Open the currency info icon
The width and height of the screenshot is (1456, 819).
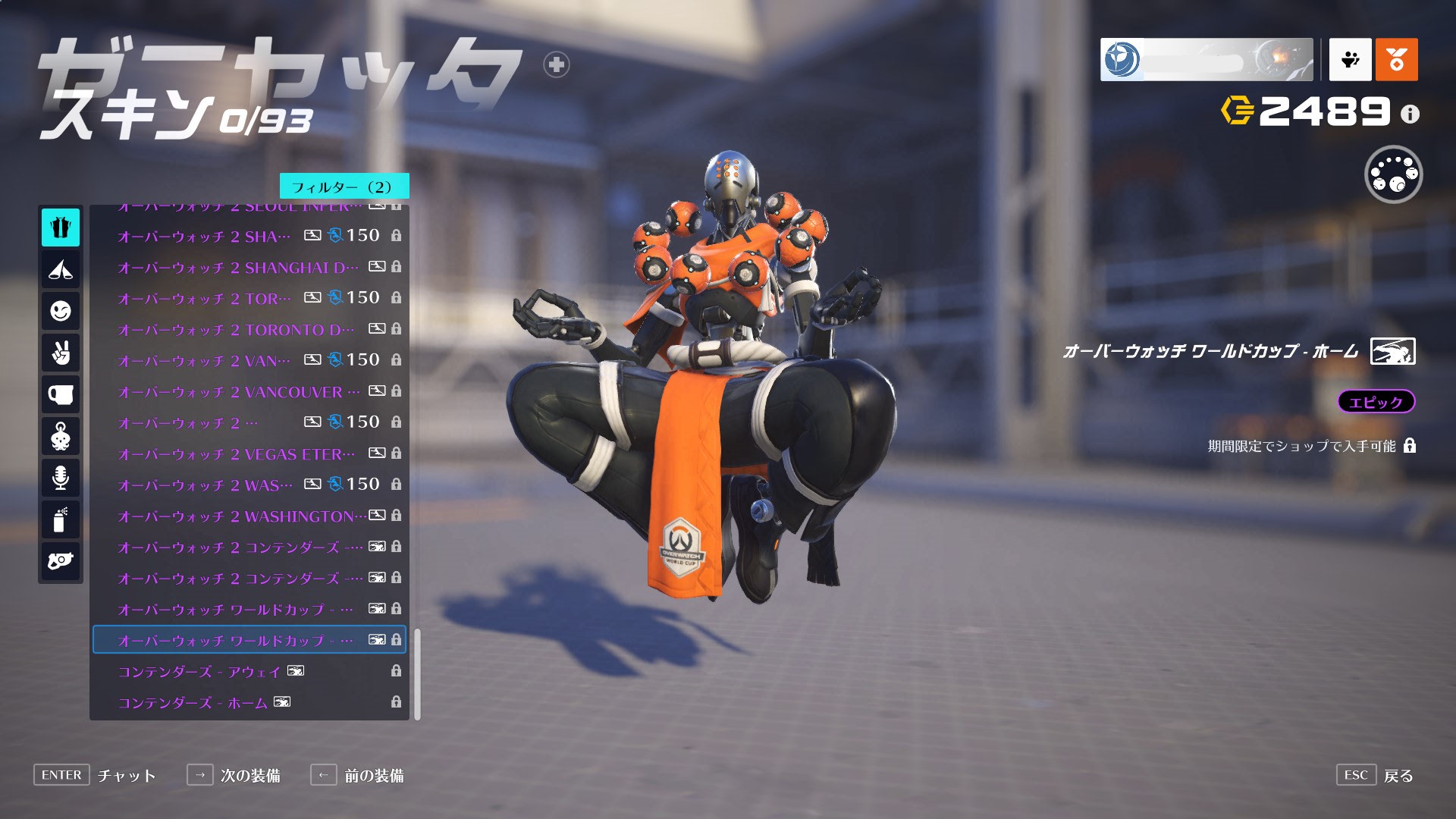click(1410, 115)
